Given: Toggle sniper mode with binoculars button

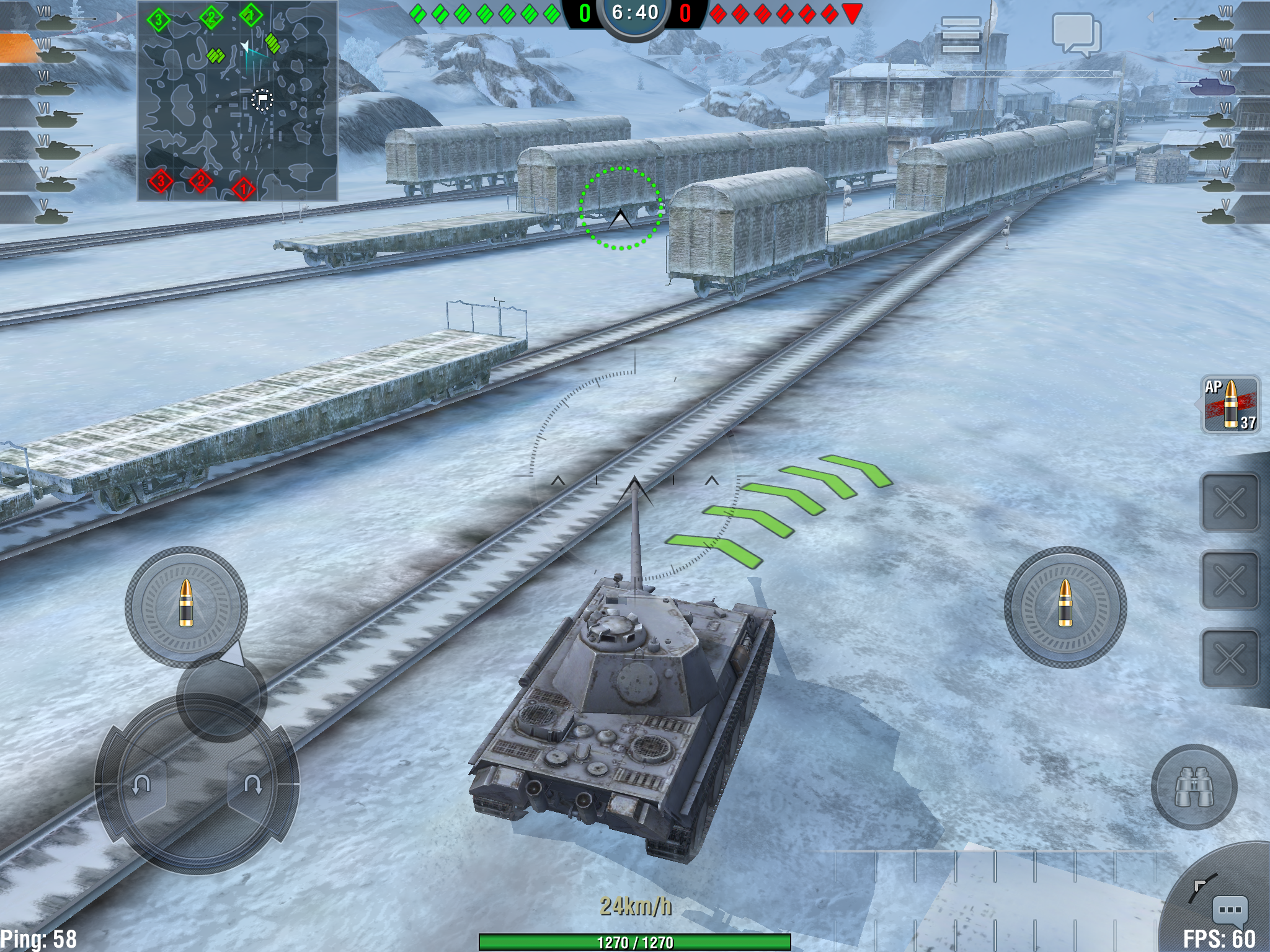Looking at the screenshot, I should 1194,787.
